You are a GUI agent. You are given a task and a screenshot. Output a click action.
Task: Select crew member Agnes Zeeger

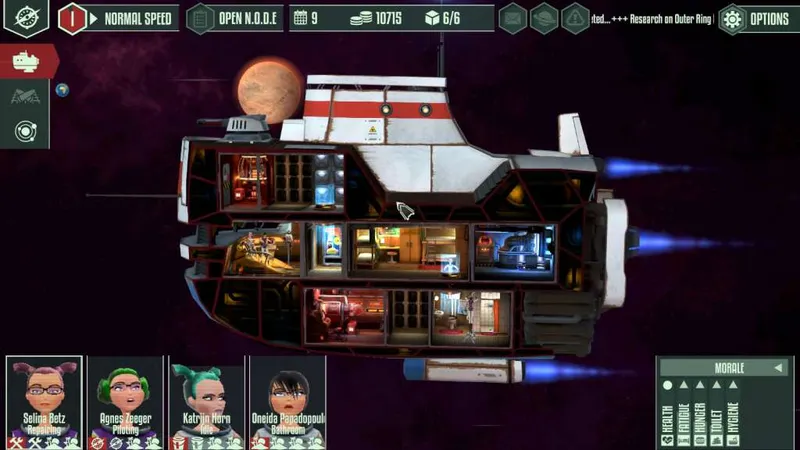coord(125,402)
